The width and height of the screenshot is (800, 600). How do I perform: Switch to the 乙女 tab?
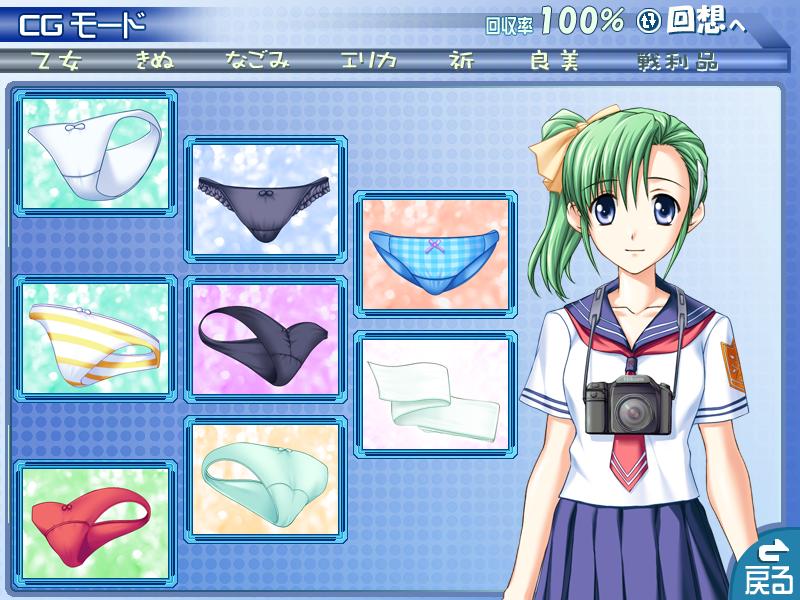click(56, 61)
